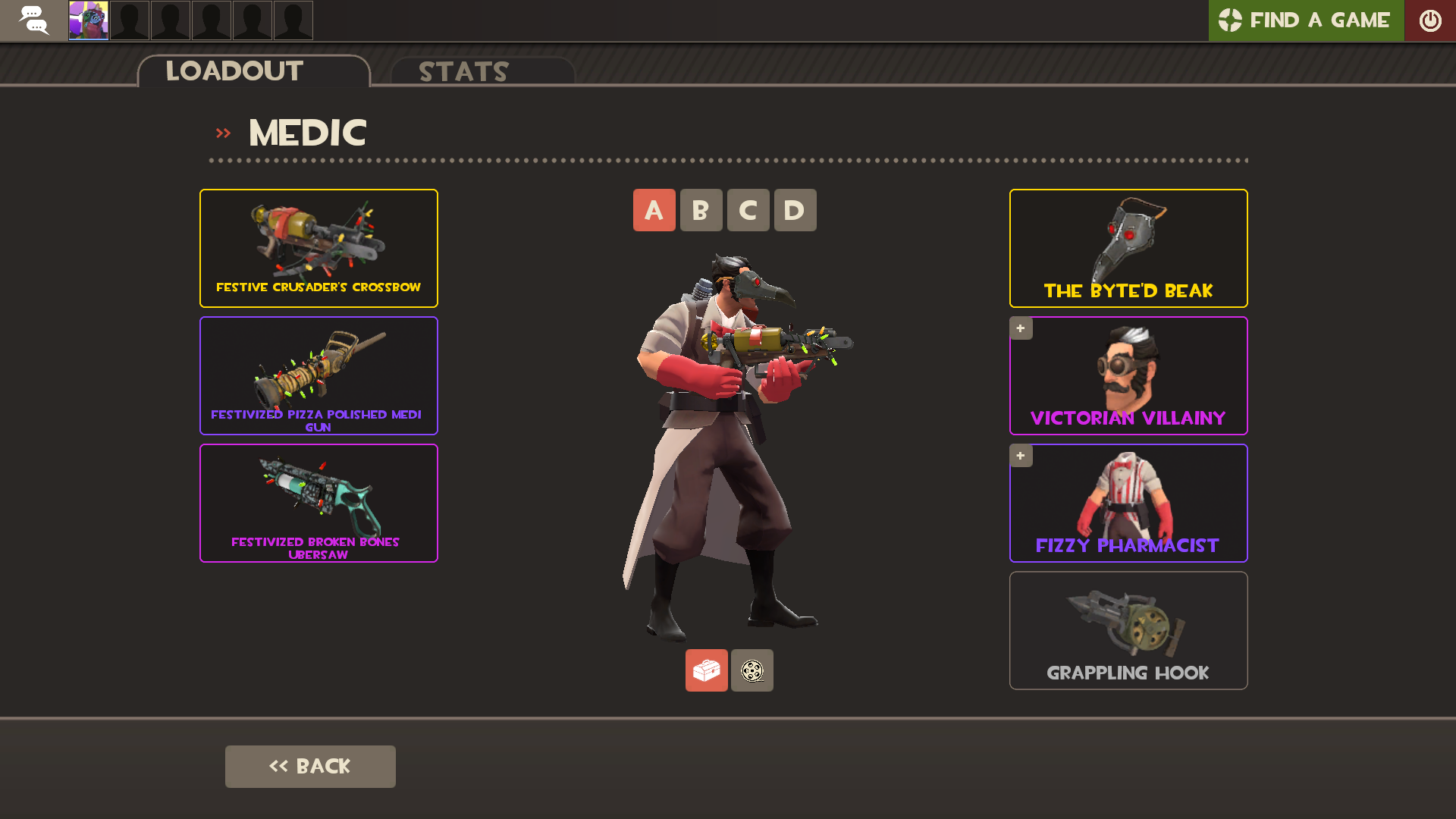1456x819 pixels.
Task: Play the Medic class movie reel icon
Action: 752,670
